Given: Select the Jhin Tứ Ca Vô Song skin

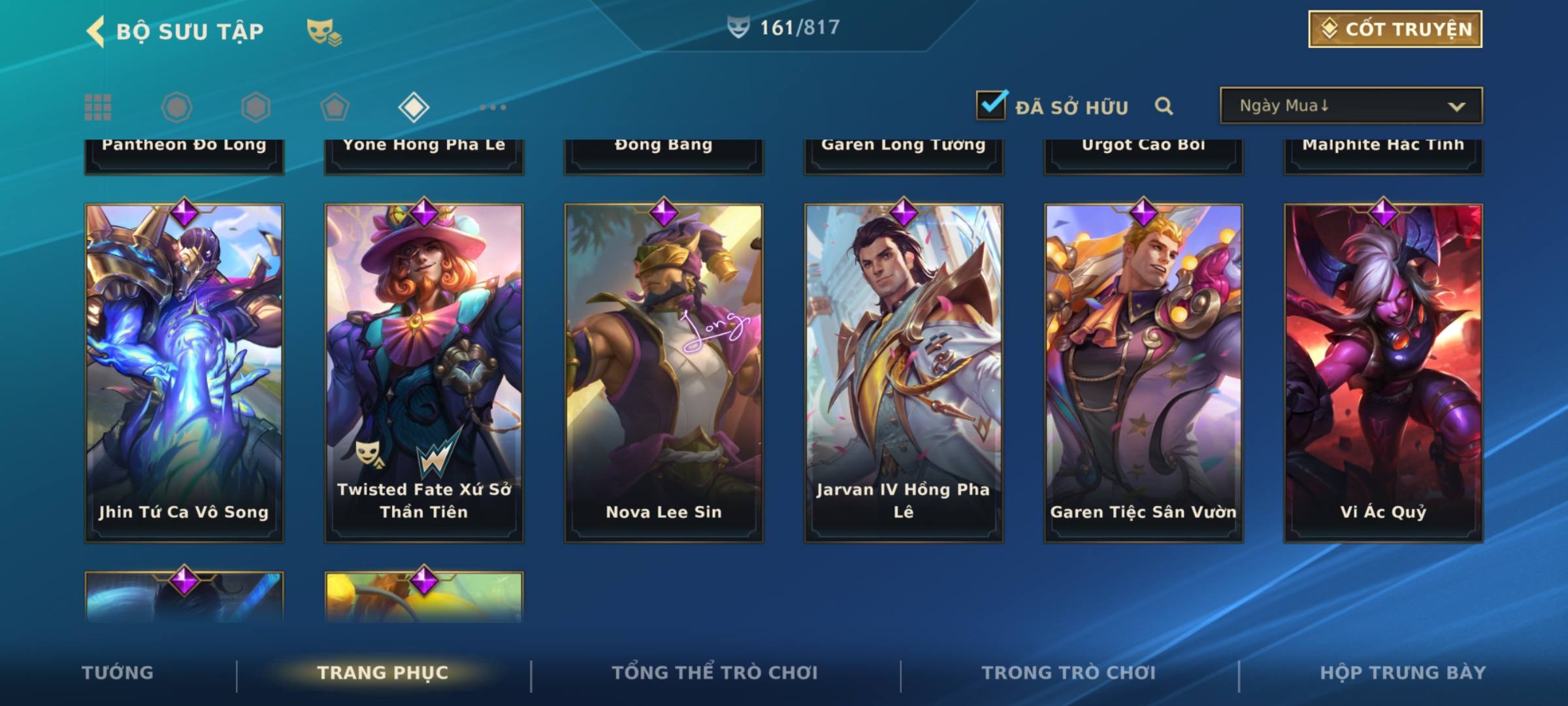Looking at the screenshot, I should (x=184, y=373).
